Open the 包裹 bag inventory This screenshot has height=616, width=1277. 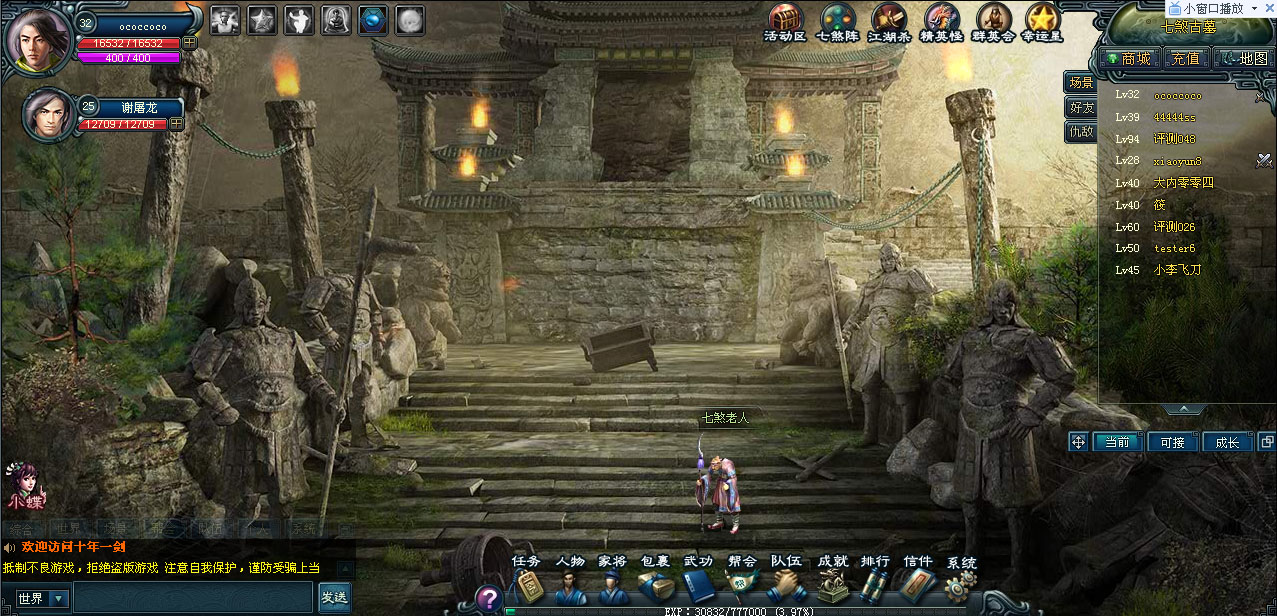(x=655, y=583)
